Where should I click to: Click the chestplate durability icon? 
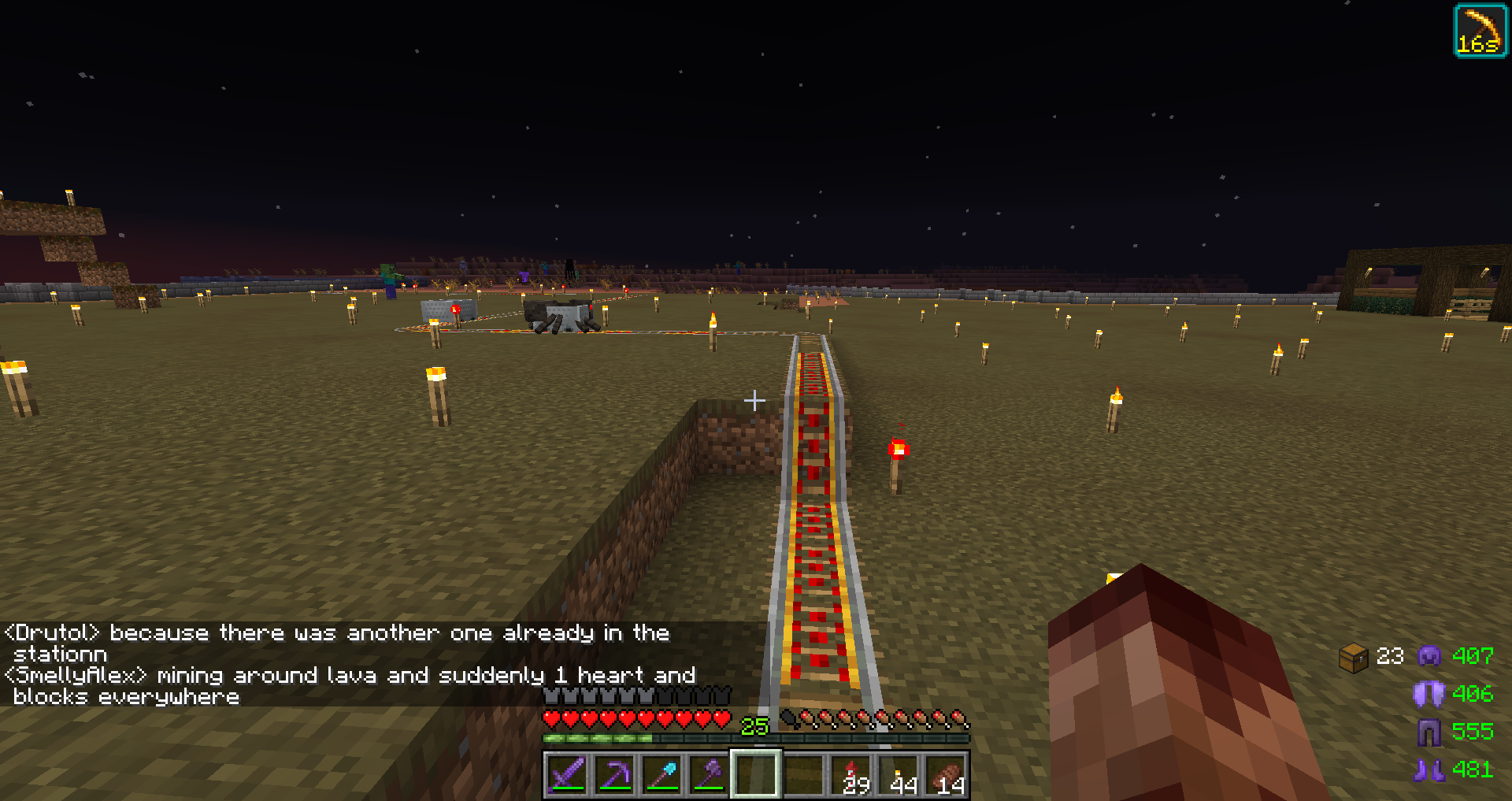[x=1429, y=694]
